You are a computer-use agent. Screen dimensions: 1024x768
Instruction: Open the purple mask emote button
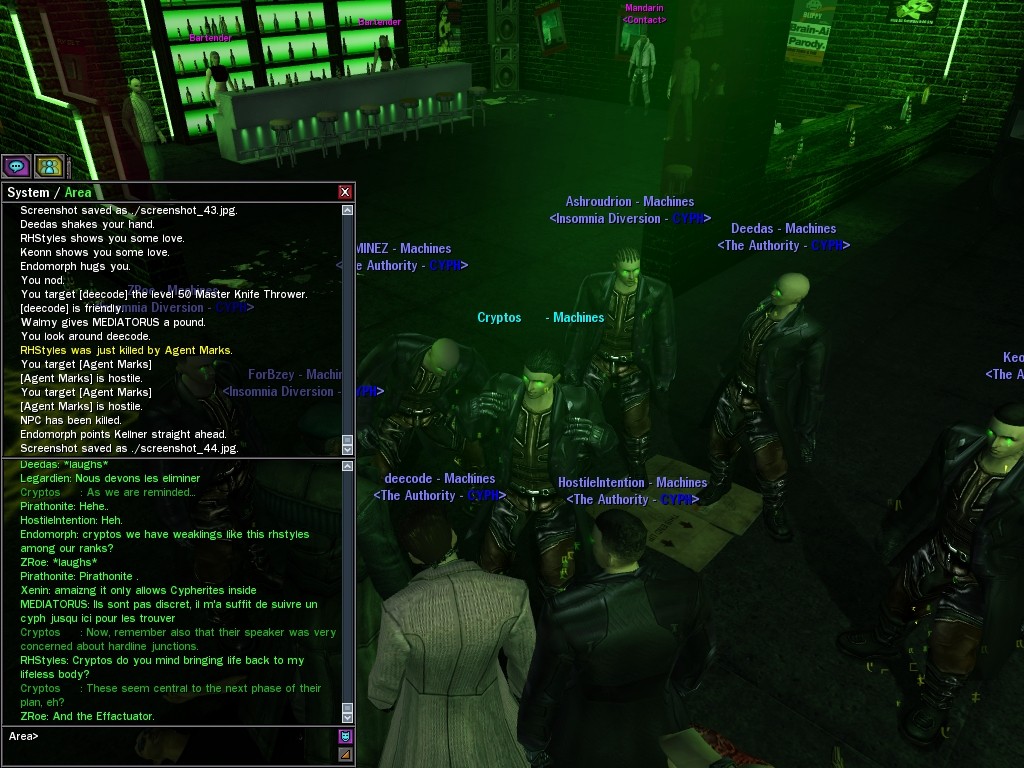pyautogui.click(x=346, y=736)
